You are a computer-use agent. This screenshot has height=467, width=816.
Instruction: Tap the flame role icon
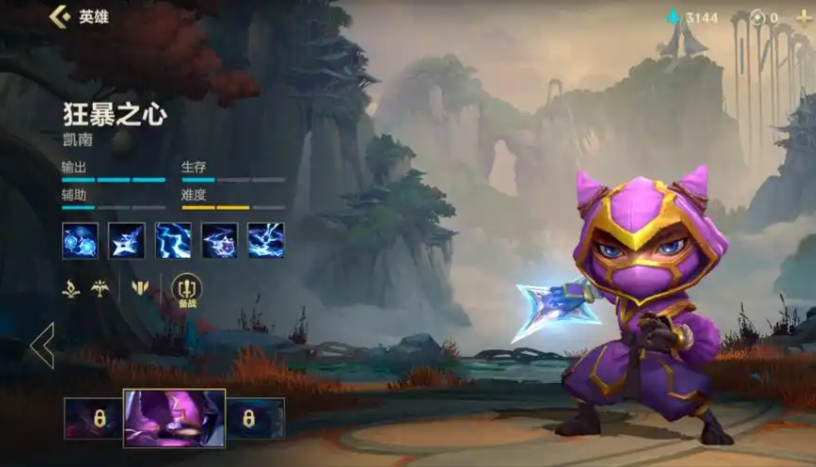pos(71,290)
